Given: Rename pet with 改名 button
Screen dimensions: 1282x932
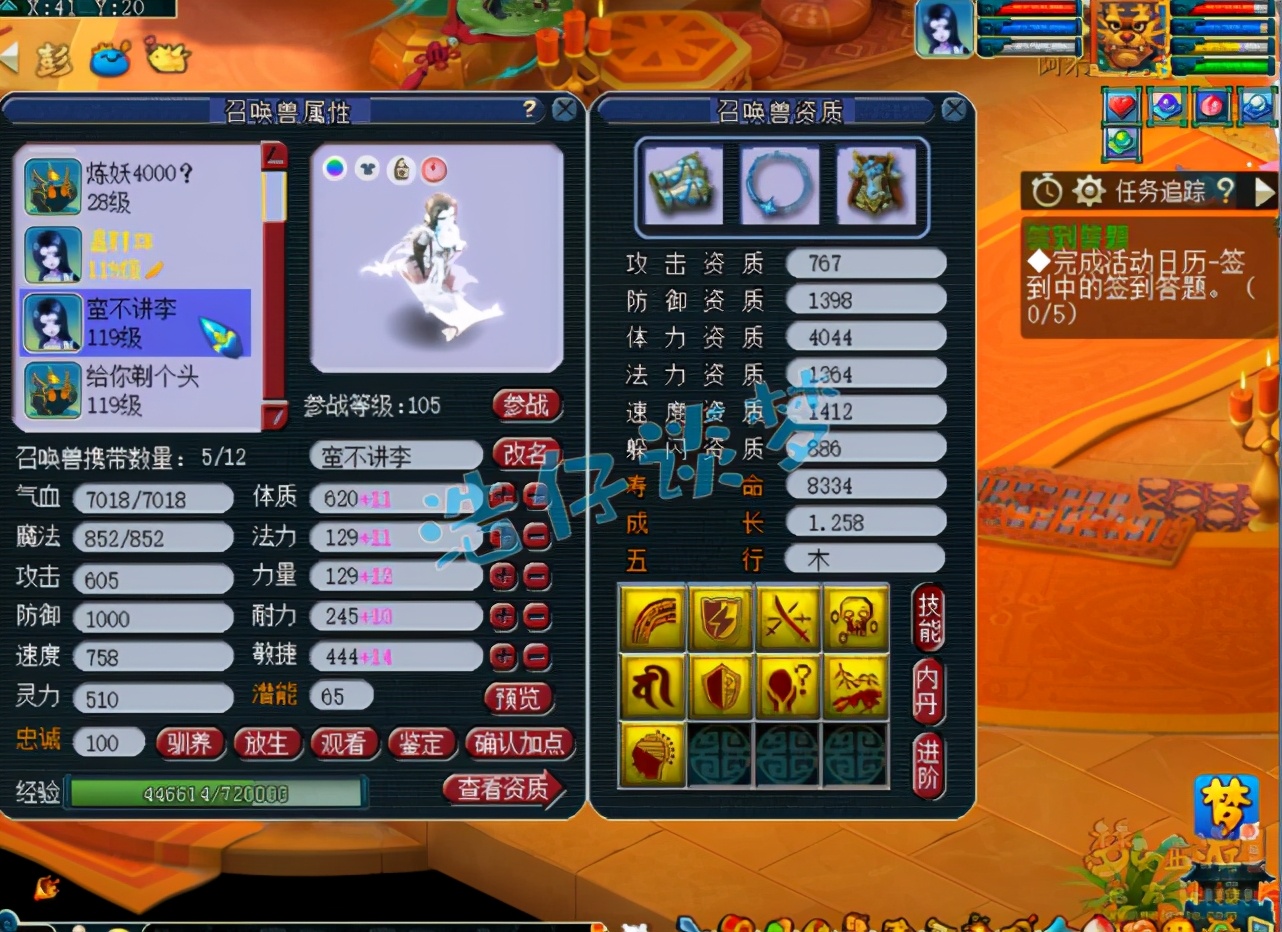Looking at the screenshot, I should [x=526, y=455].
